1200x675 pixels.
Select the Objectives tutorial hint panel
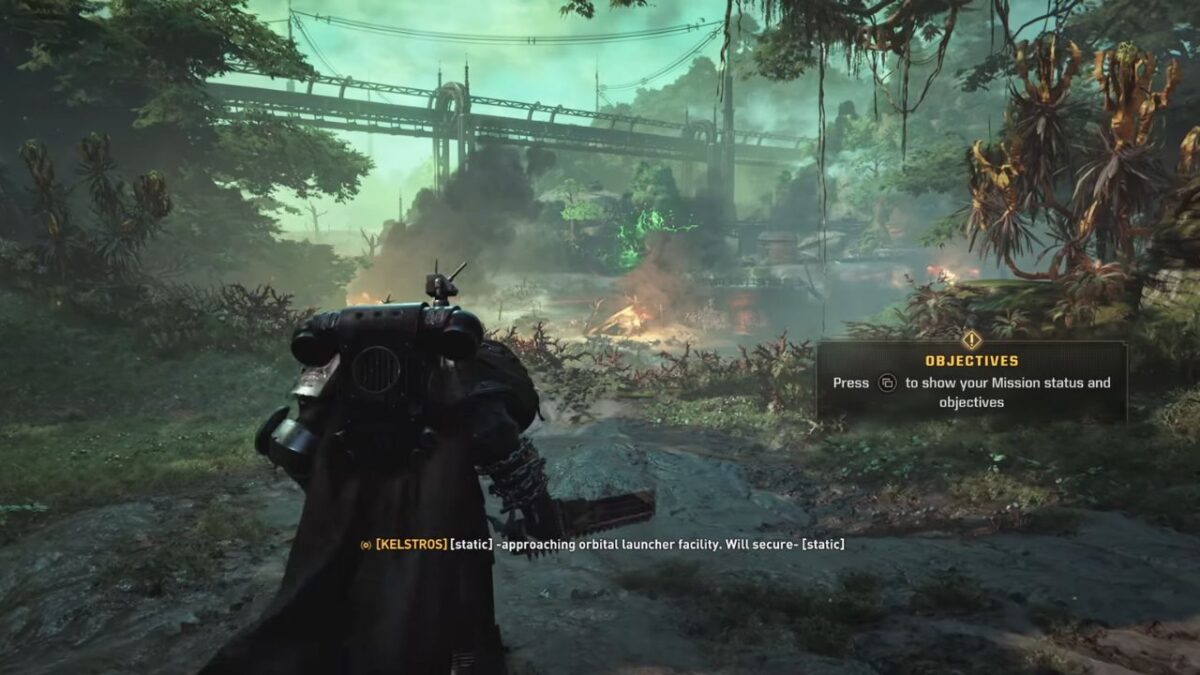[971, 383]
